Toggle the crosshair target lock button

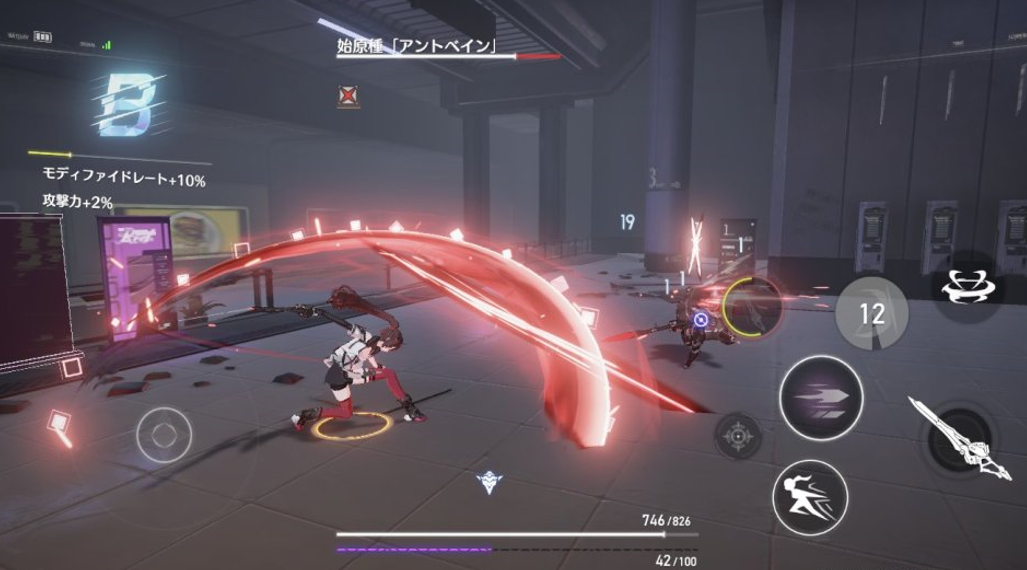point(737,436)
